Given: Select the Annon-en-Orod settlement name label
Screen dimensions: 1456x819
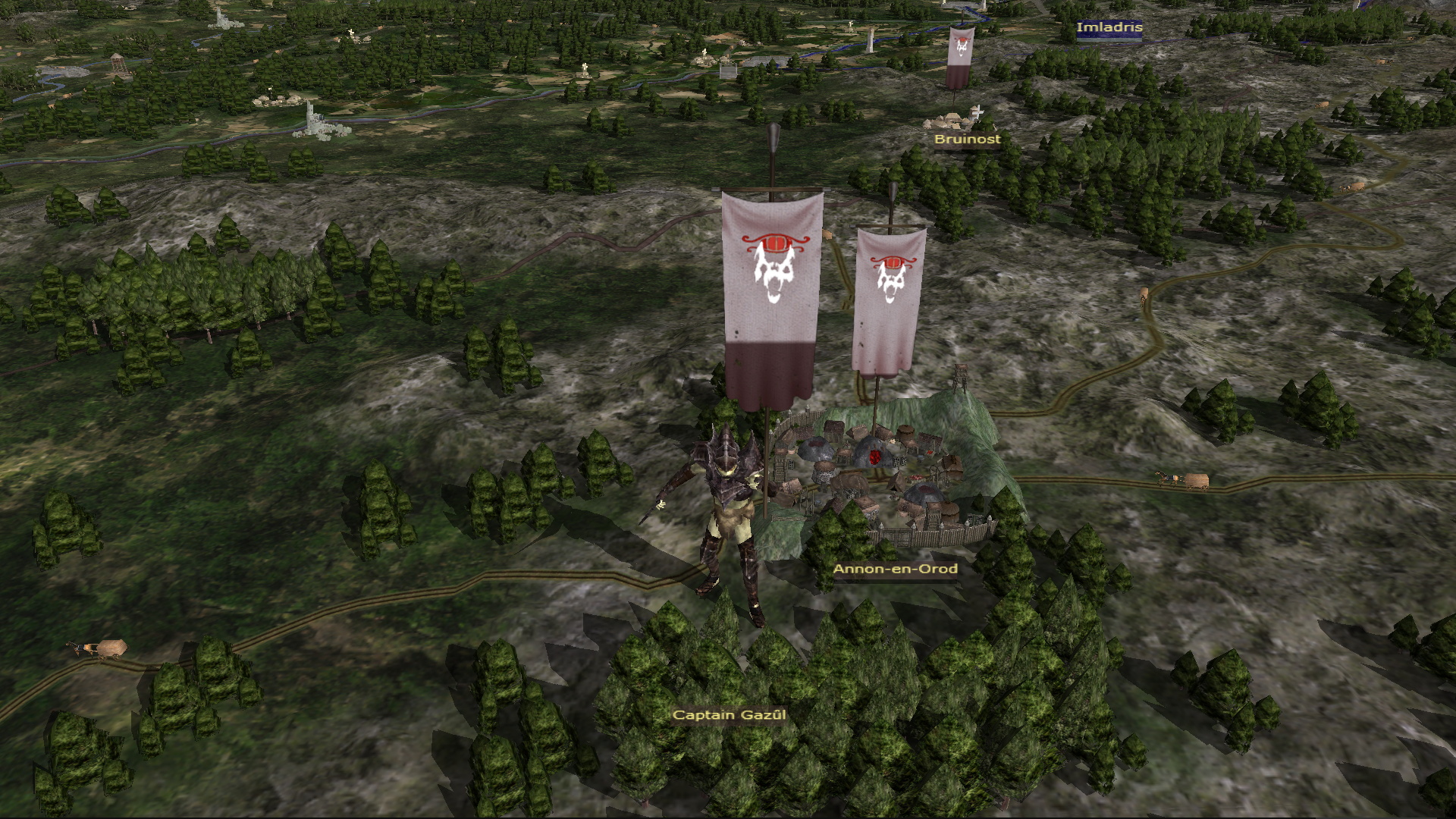Looking at the screenshot, I should [895, 569].
